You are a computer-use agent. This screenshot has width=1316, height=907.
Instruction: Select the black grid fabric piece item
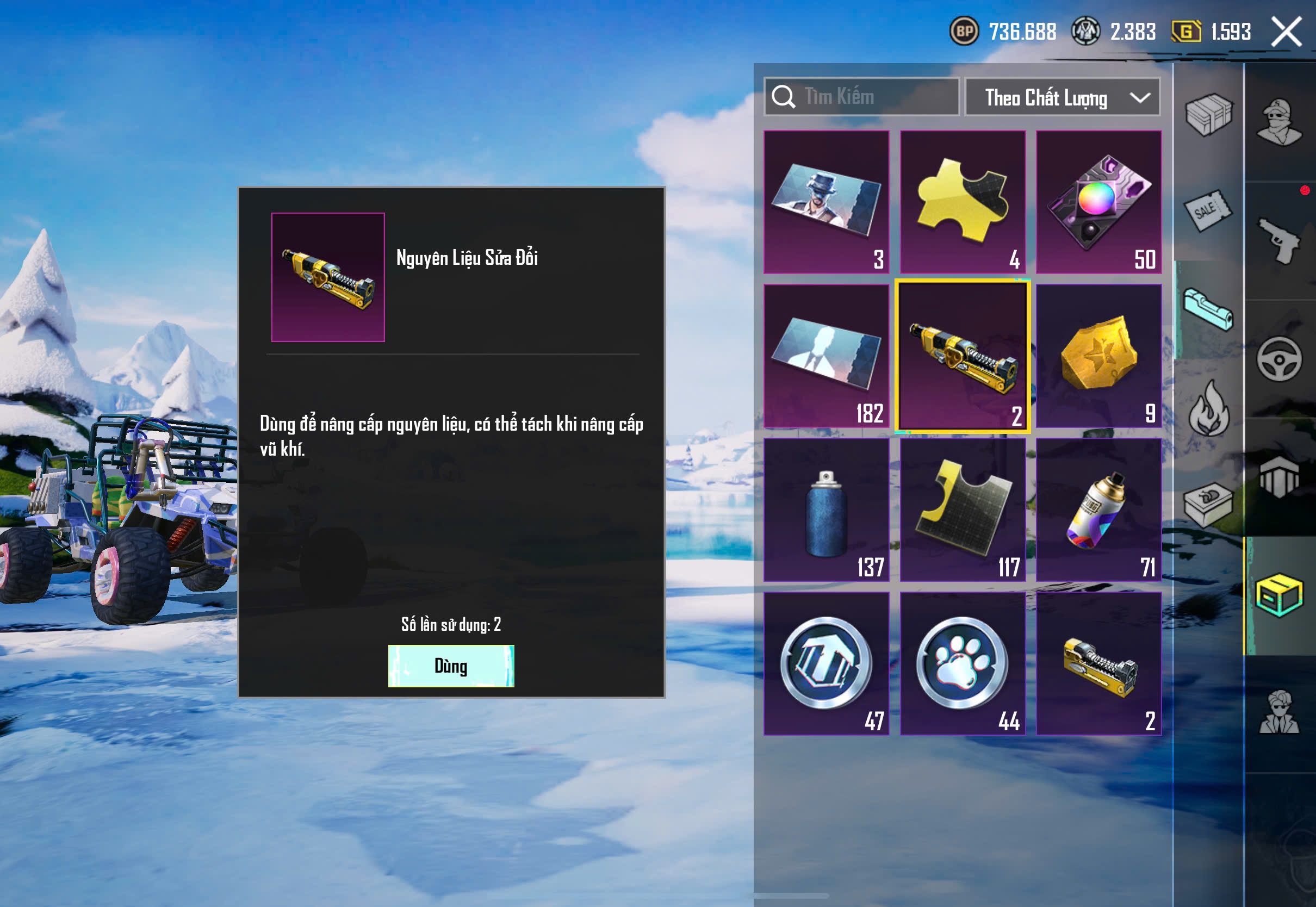pos(963,510)
